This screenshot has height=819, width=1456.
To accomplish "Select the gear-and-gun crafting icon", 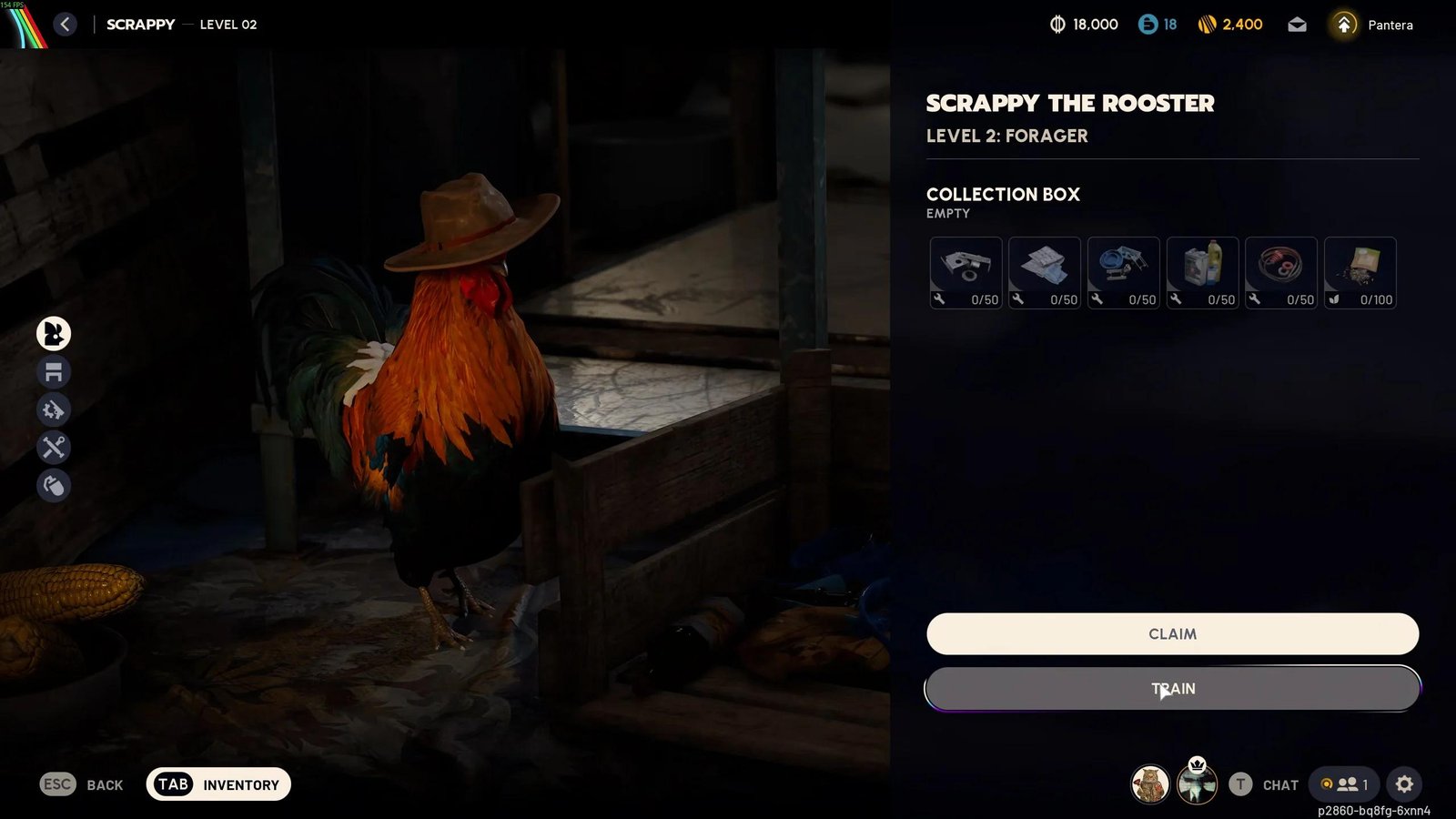I will coord(52,410).
